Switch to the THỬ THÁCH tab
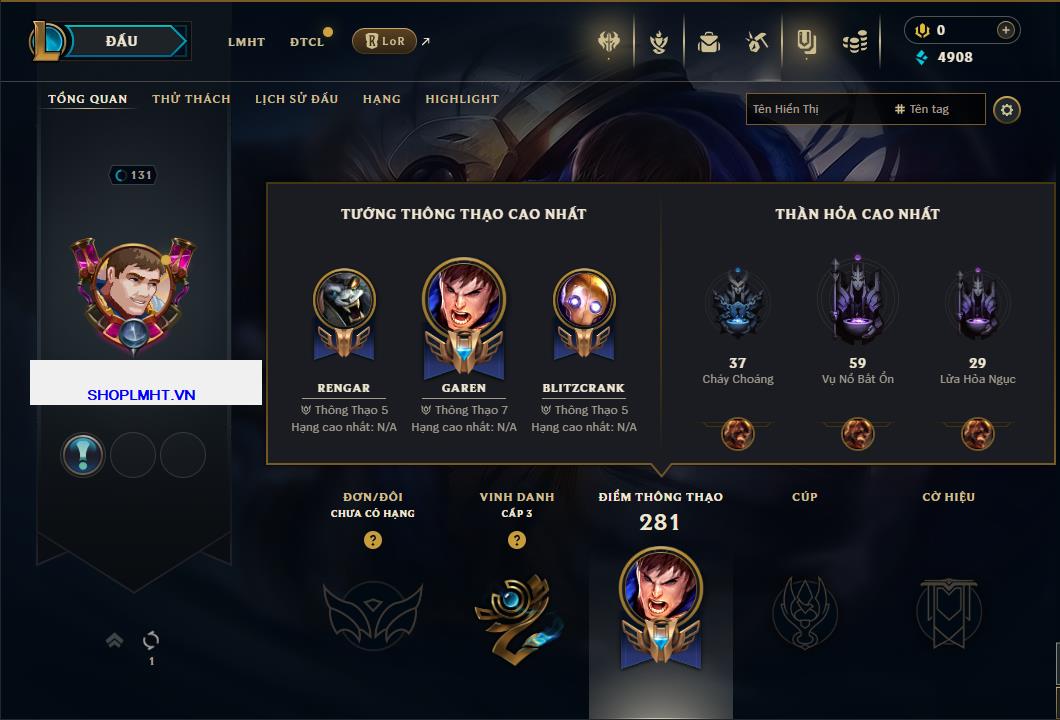 tap(191, 99)
